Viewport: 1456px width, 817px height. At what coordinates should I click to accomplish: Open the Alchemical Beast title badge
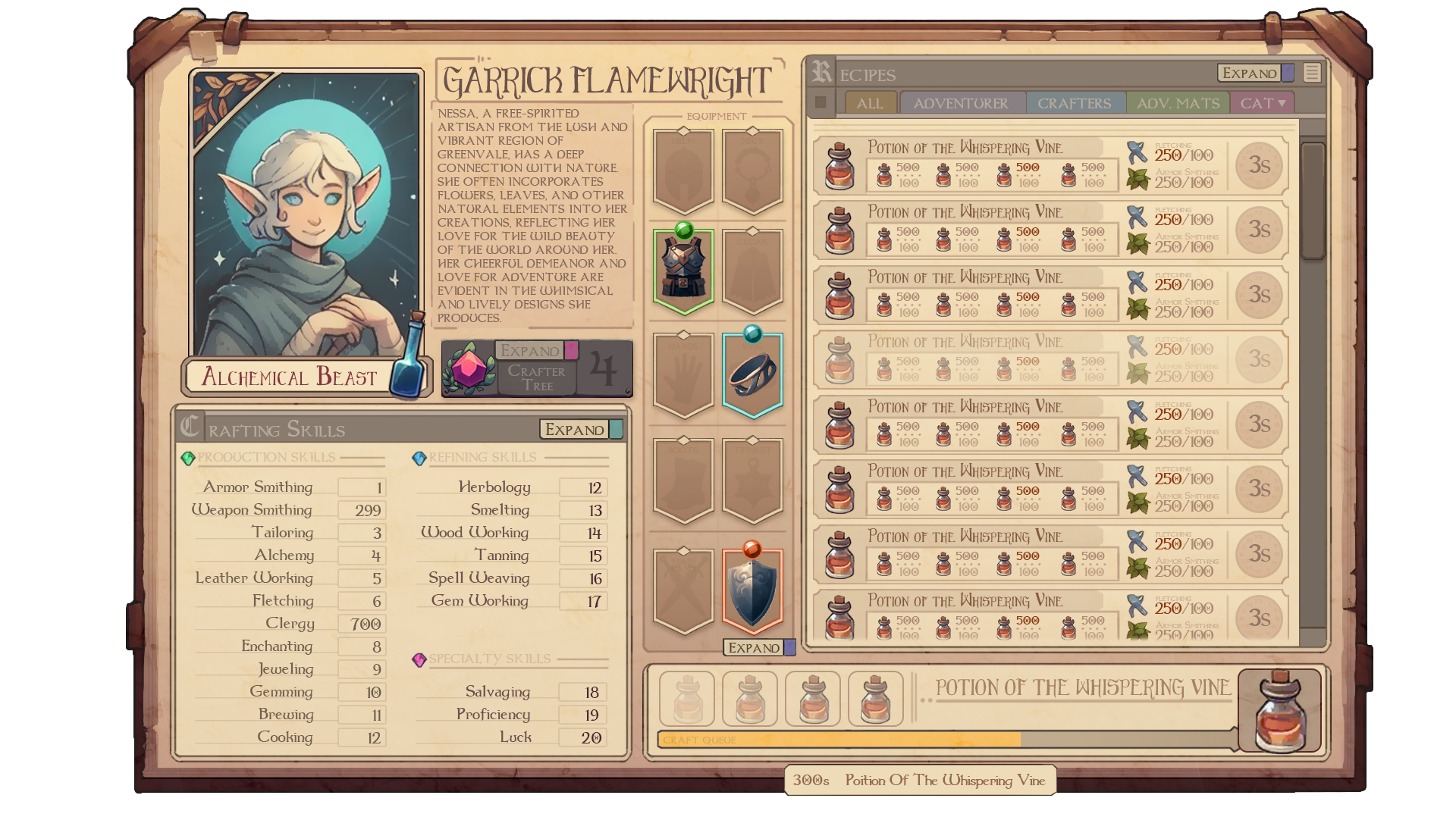(290, 377)
